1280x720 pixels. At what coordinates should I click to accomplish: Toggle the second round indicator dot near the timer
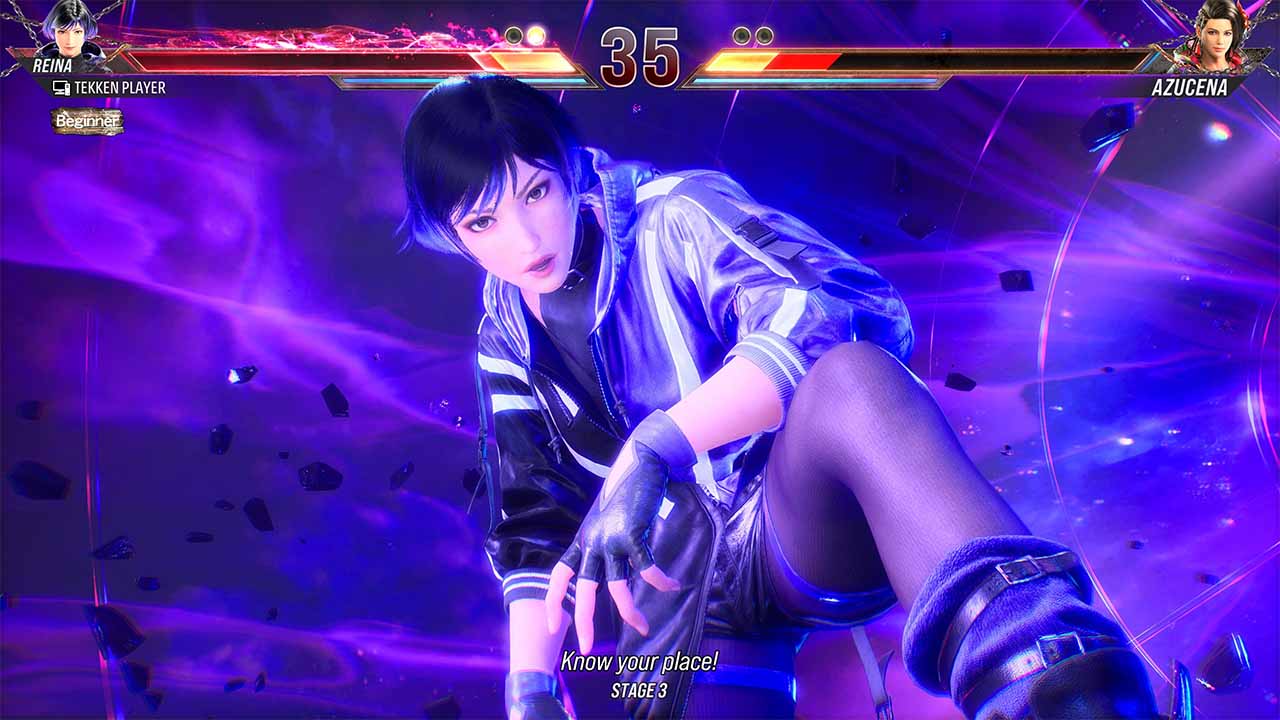pyautogui.click(x=535, y=35)
